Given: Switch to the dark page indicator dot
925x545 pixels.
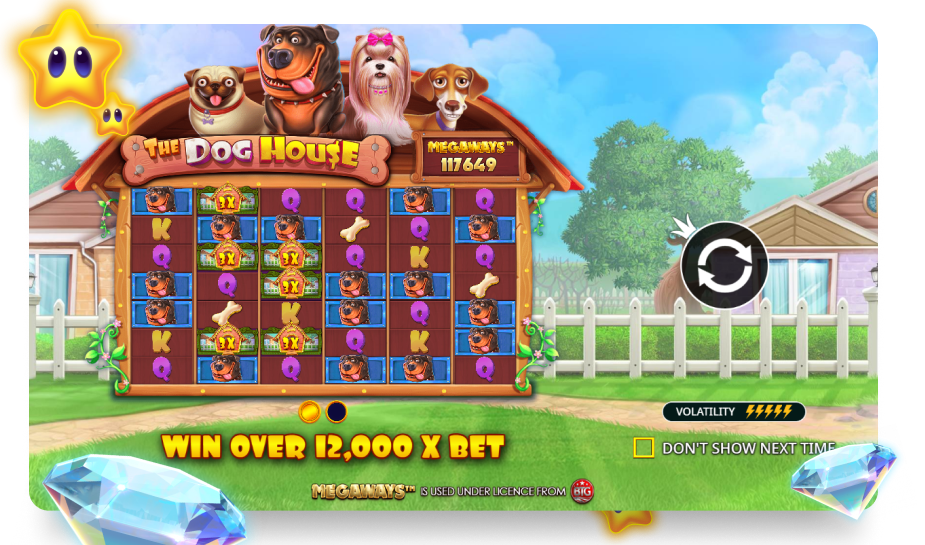Looking at the screenshot, I should [x=337, y=411].
